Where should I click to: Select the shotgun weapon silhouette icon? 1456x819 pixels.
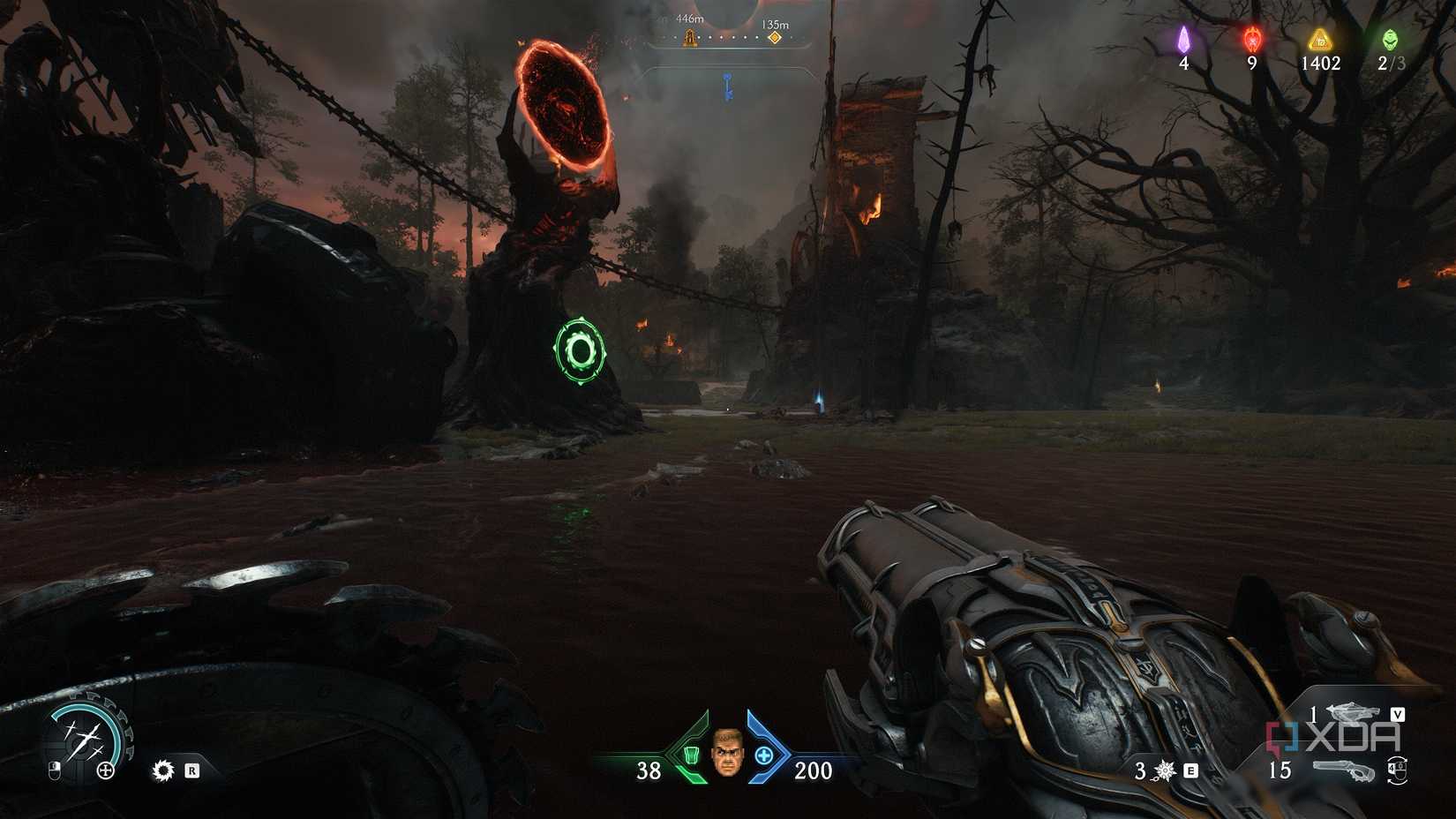tap(1345, 770)
